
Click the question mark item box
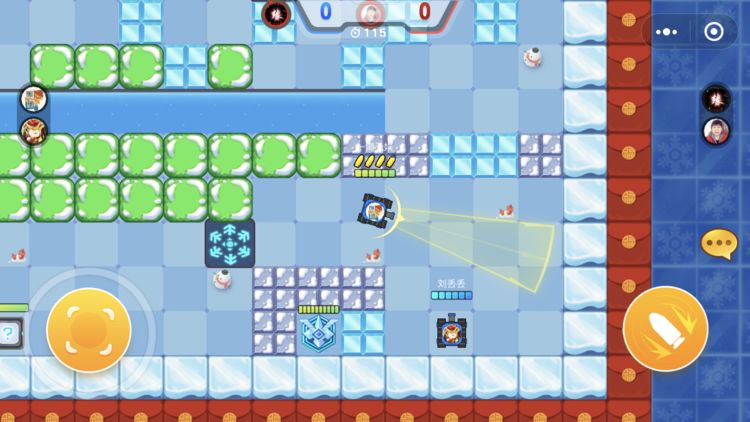point(8,333)
